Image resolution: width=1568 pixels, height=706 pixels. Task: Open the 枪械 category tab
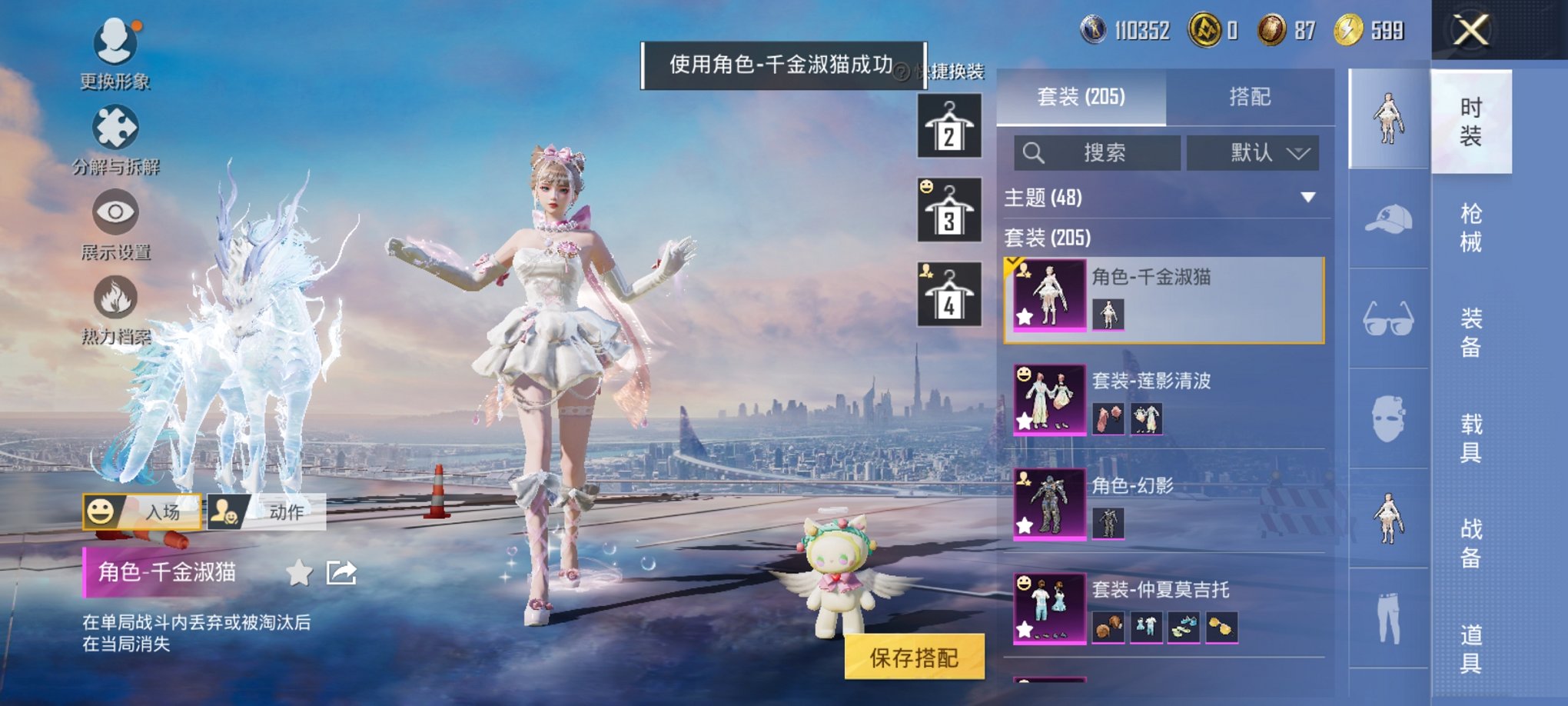tap(1471, 228)
